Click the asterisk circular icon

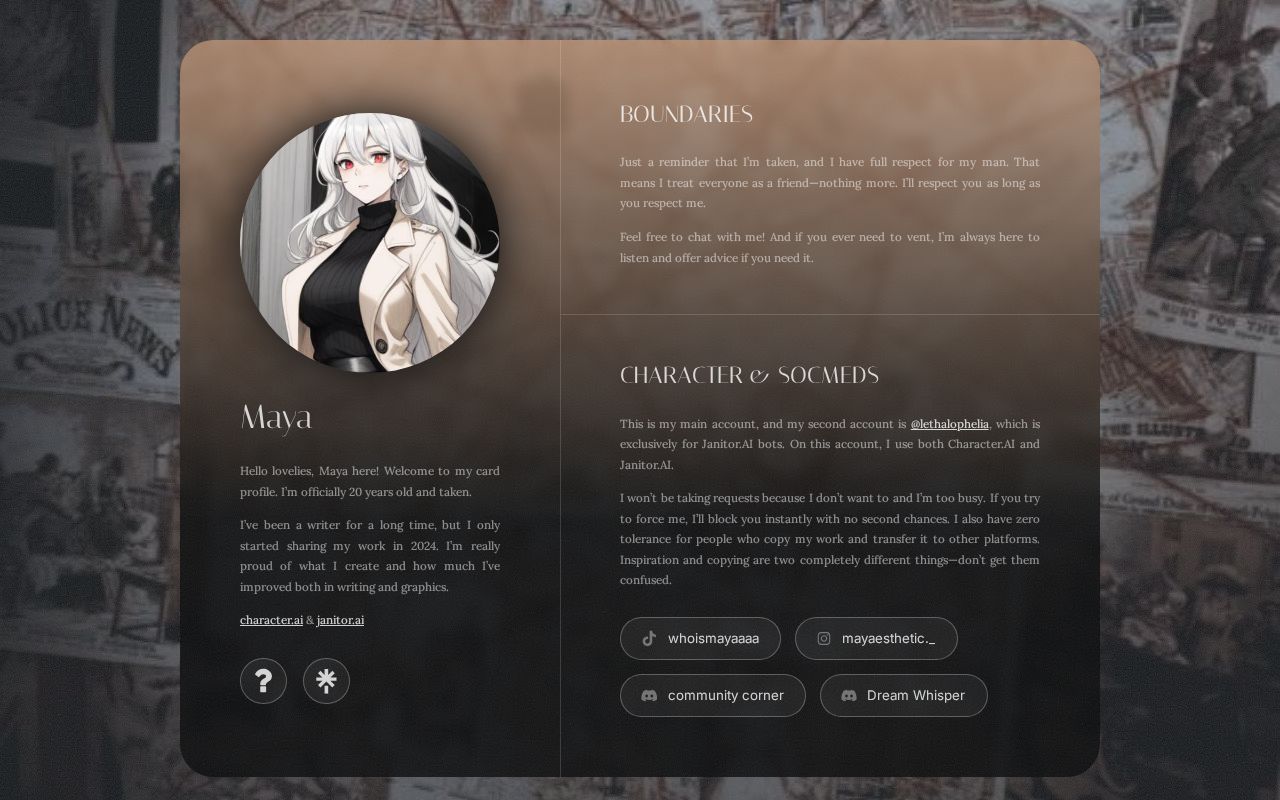(x=326, y=681)
